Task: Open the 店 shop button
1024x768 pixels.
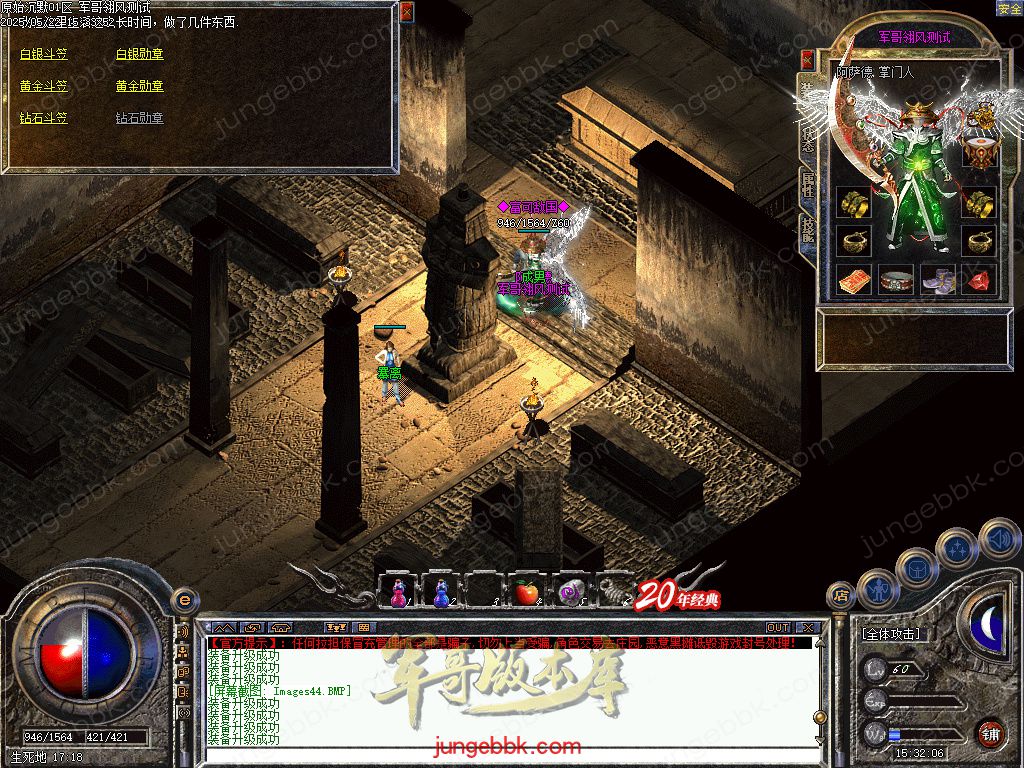Action: (840, 596)
